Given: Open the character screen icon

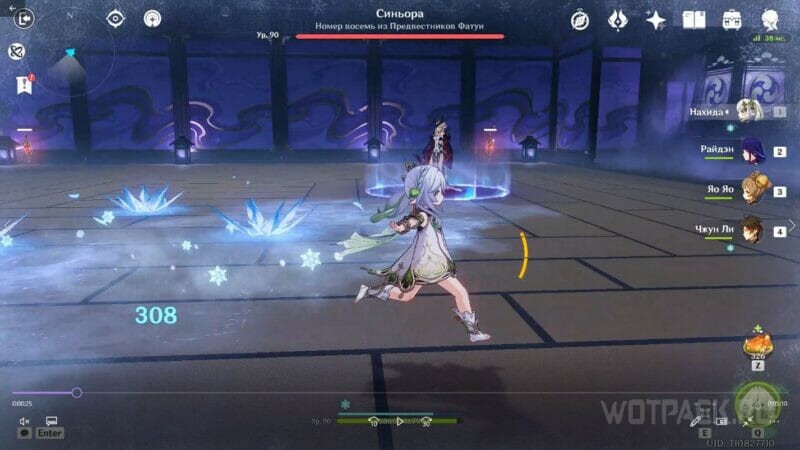Looking at the screenshot, I should [771, 19].
